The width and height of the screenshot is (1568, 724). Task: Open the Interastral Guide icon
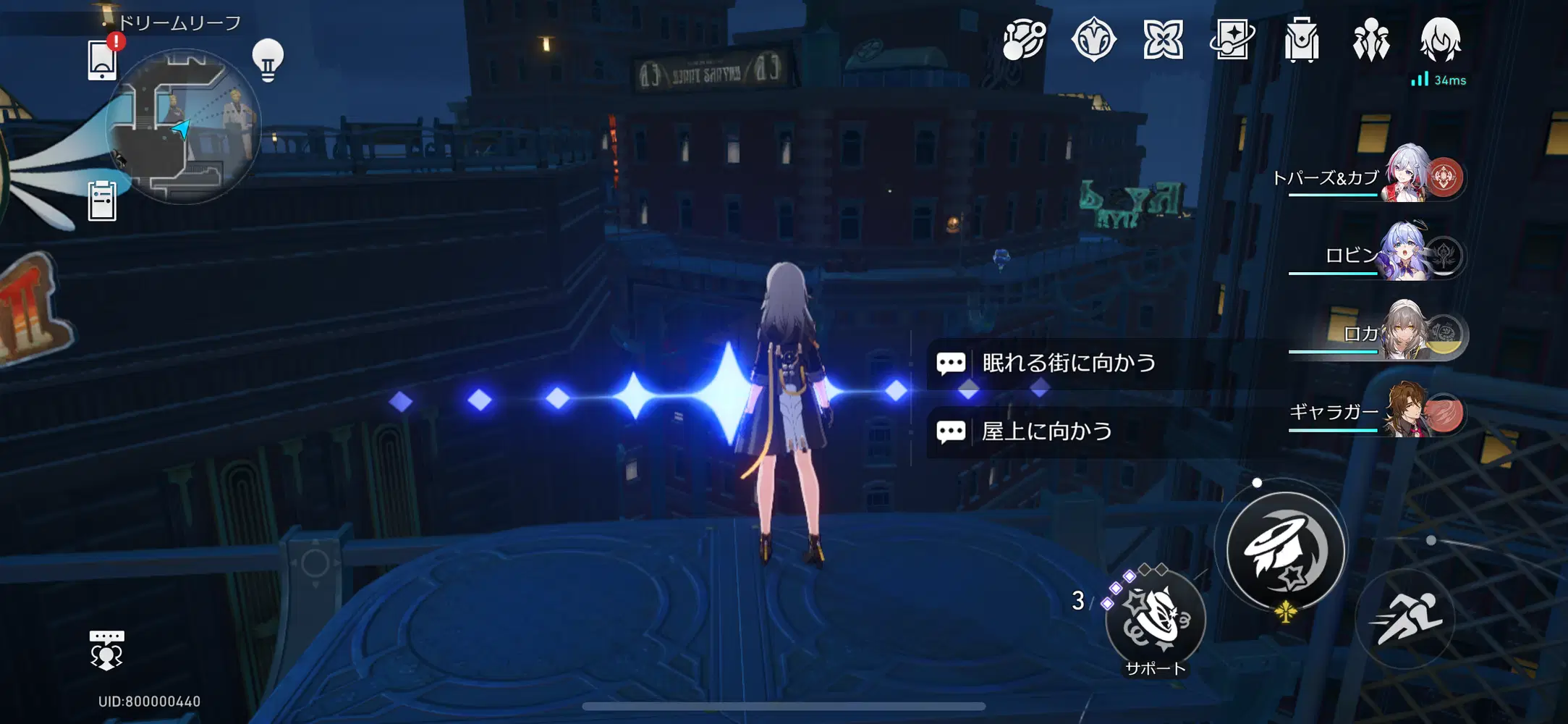click(x=1022, y=41)
